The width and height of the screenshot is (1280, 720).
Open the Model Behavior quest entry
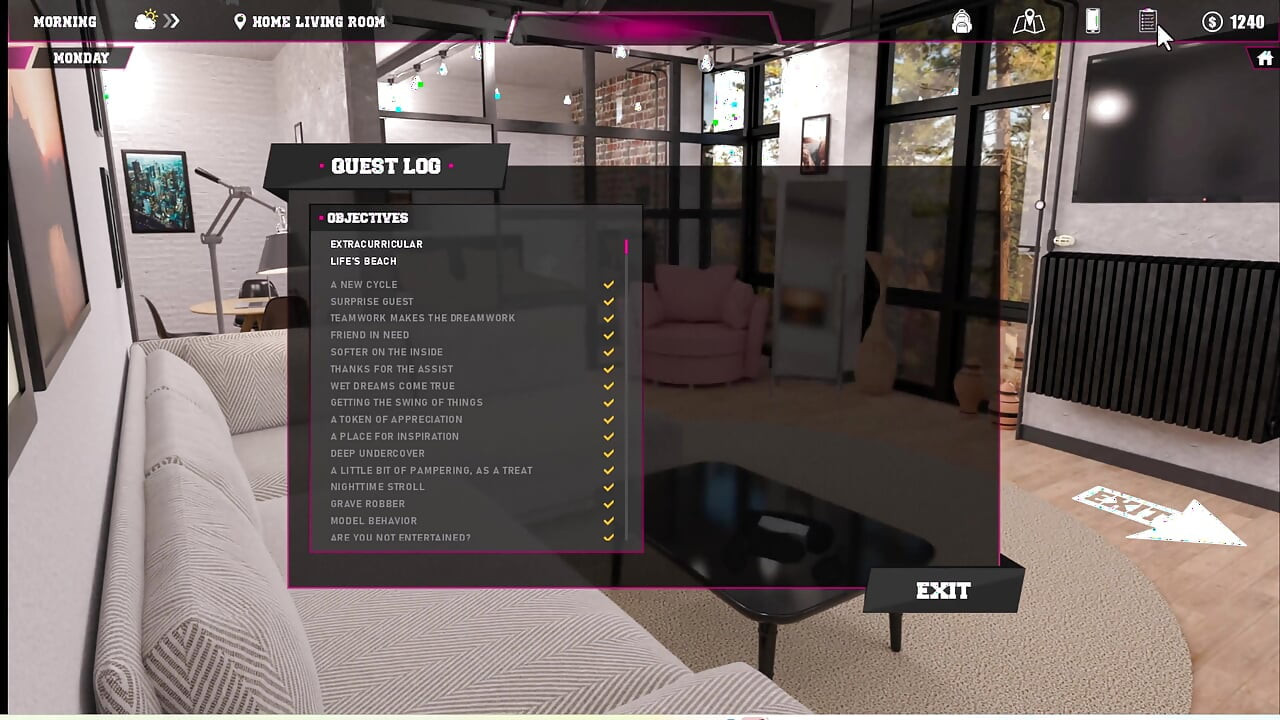374,521
